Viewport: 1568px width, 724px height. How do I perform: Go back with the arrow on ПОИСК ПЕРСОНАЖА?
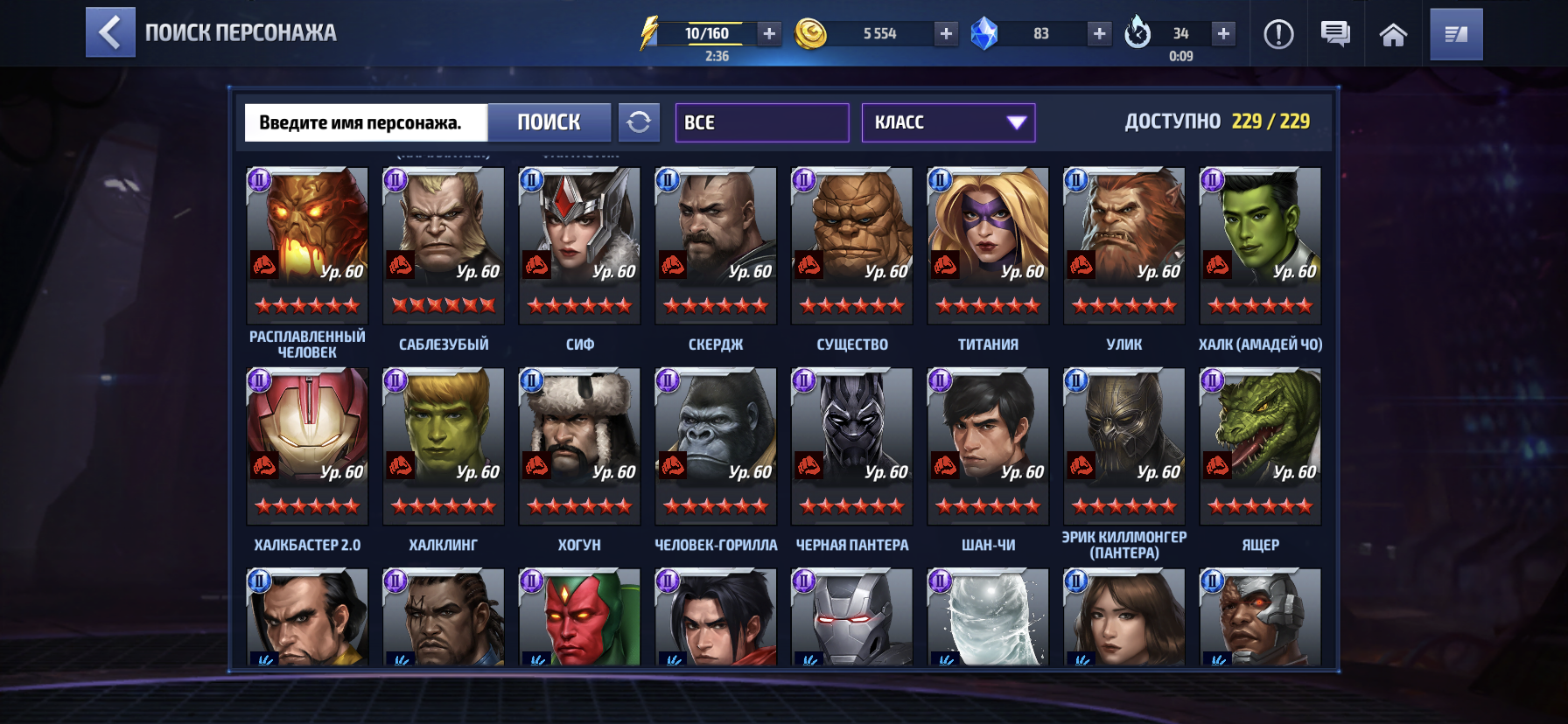110,34
